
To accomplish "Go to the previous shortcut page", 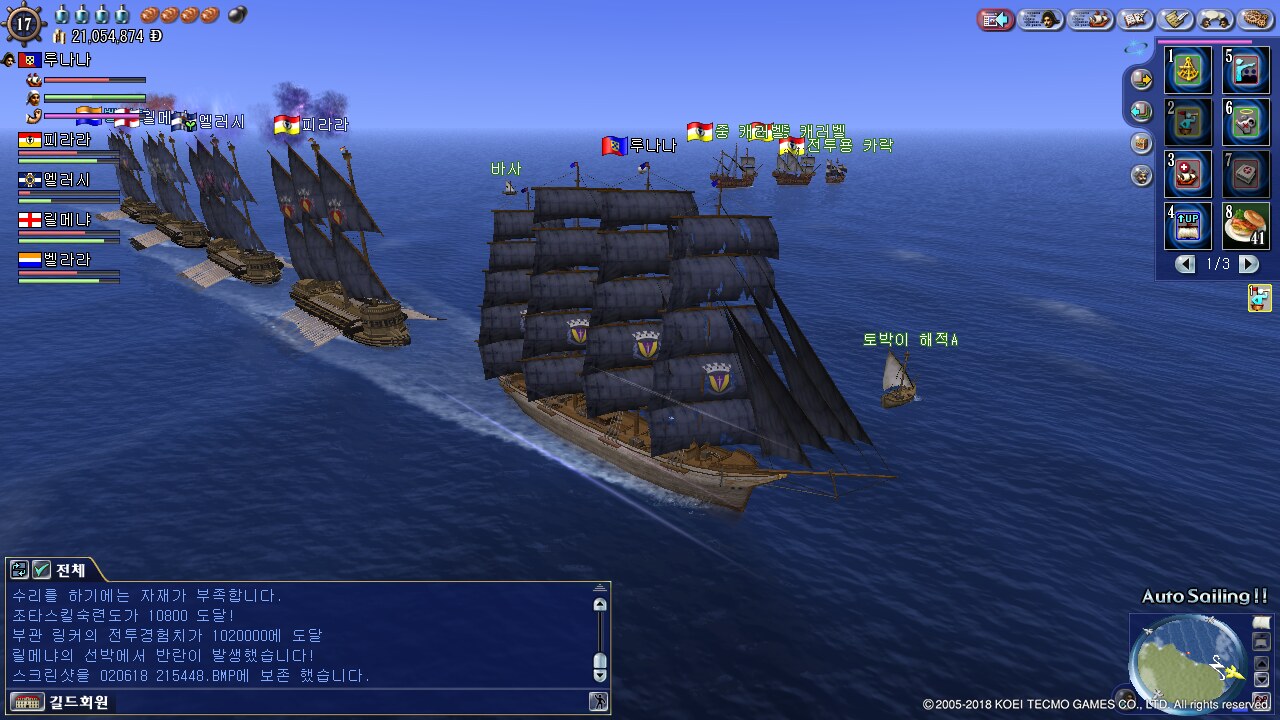I will point(1185,264).
